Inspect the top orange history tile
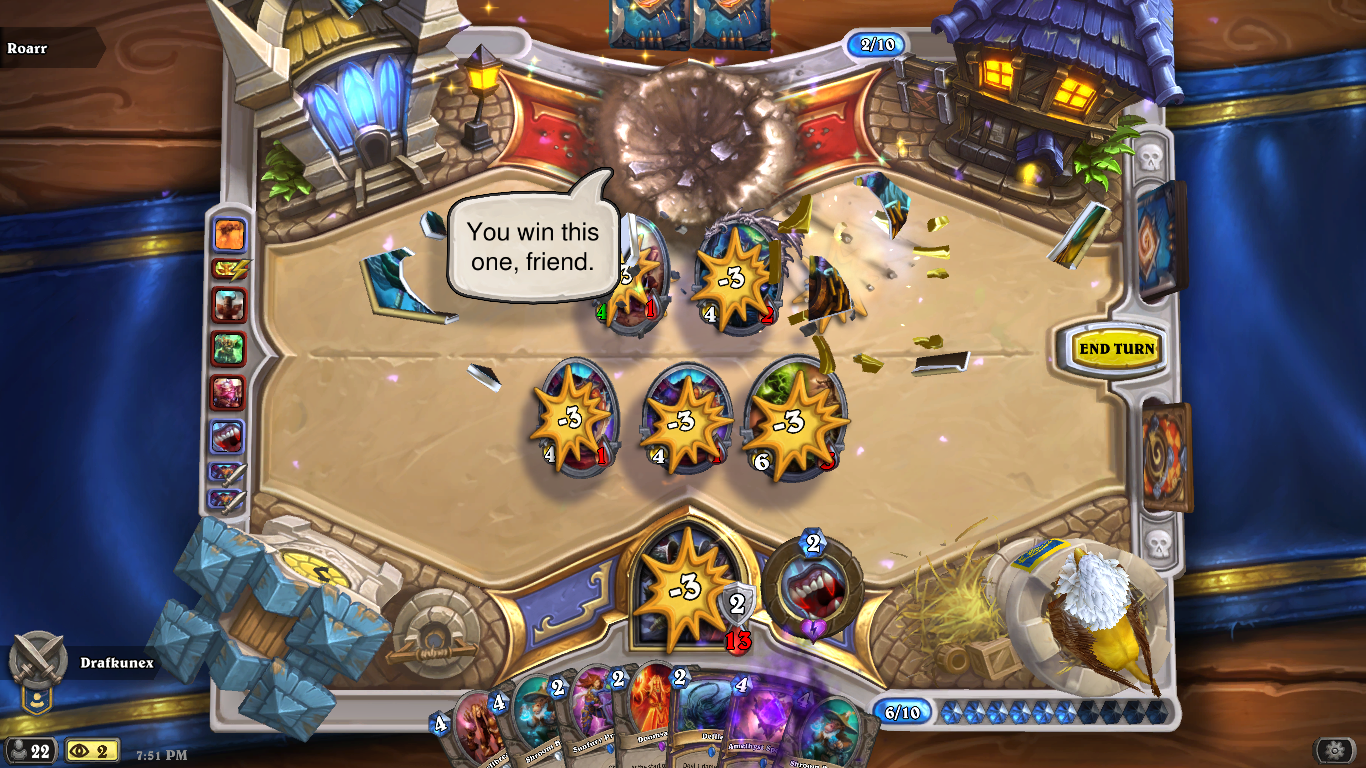Image resolution: width=1366 pixels, height=768 pixels. 229,235
